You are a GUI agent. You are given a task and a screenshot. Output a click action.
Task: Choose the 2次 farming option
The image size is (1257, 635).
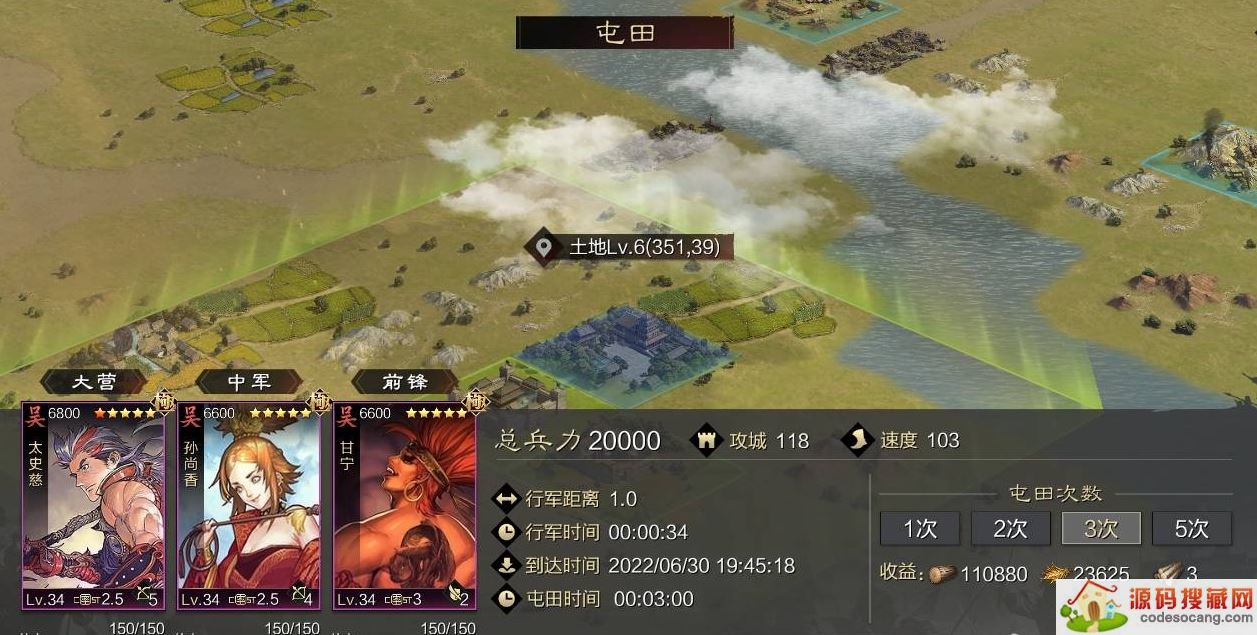pos(1010,528)
